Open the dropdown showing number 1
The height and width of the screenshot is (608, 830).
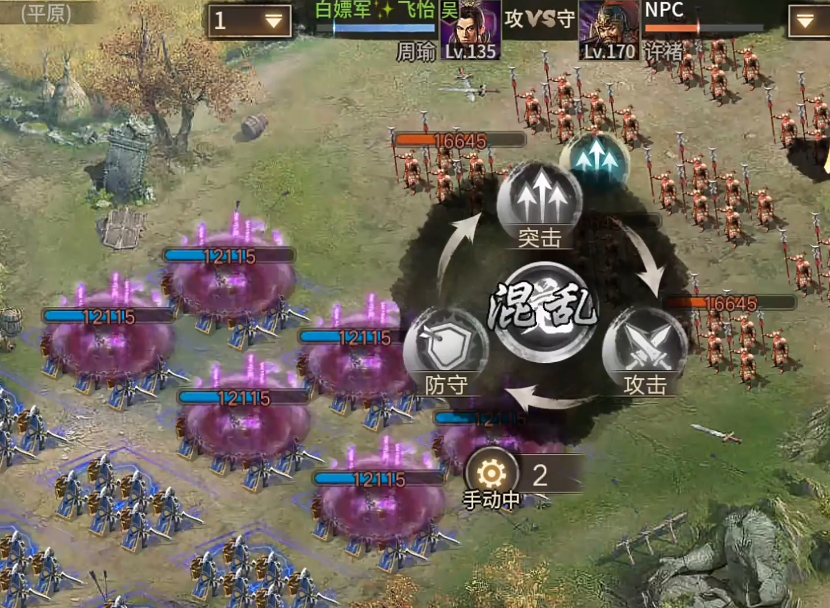click(250, 21)
